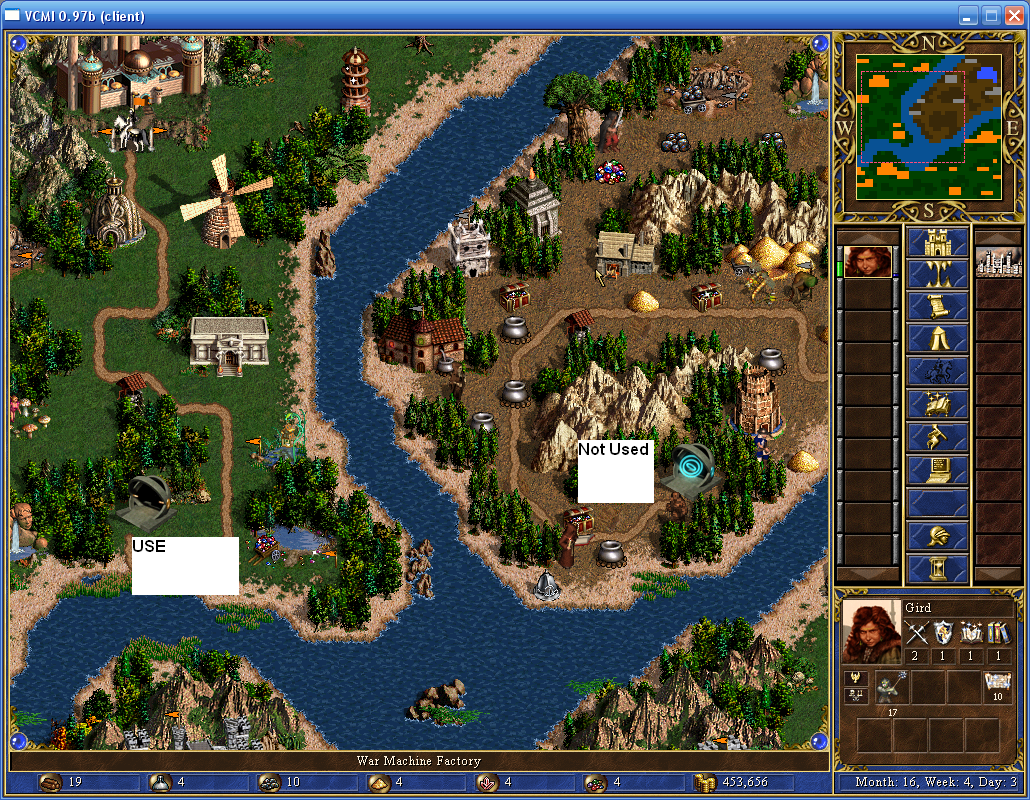Select the red-haired hero in the hero list
This screenshot has width=1030, height=800.
click(867, 262)
